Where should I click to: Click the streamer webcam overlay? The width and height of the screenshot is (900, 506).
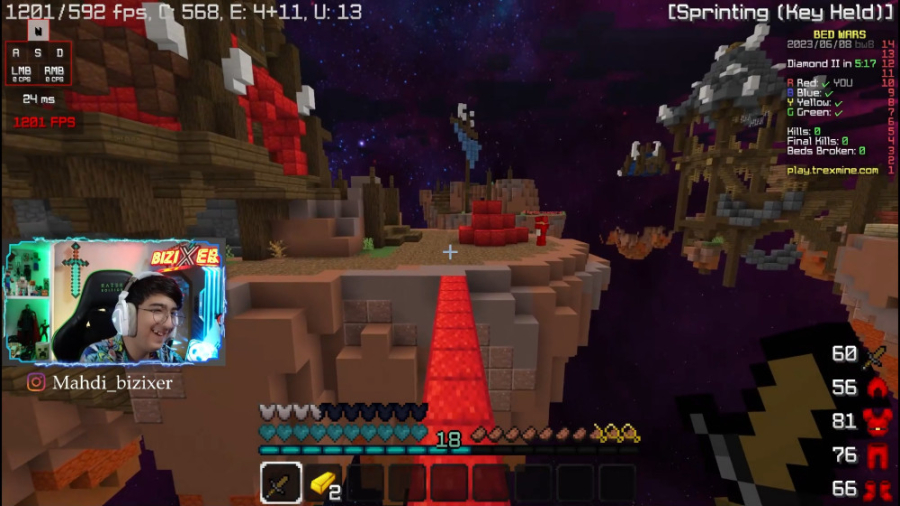pyautogui.click(x=115, y=304)
